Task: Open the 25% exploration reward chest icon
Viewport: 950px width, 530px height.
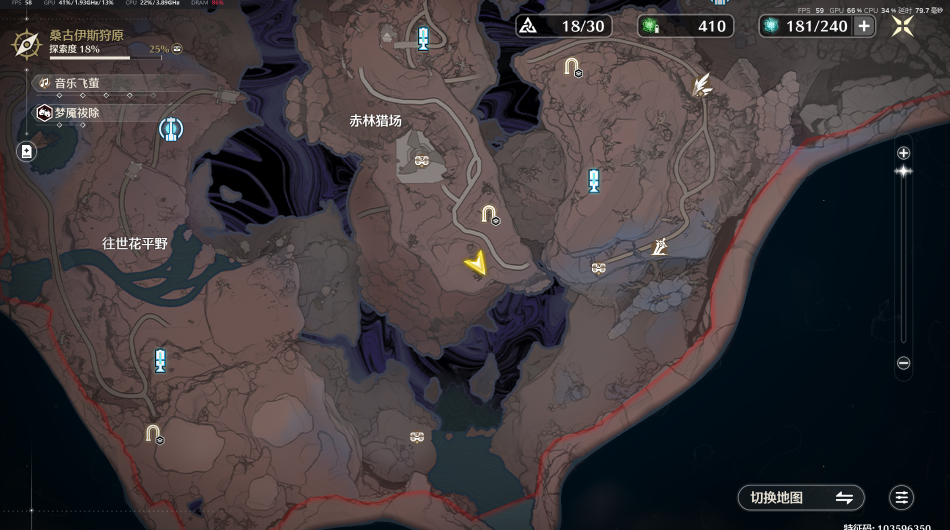Action: [x=178, y=48]
